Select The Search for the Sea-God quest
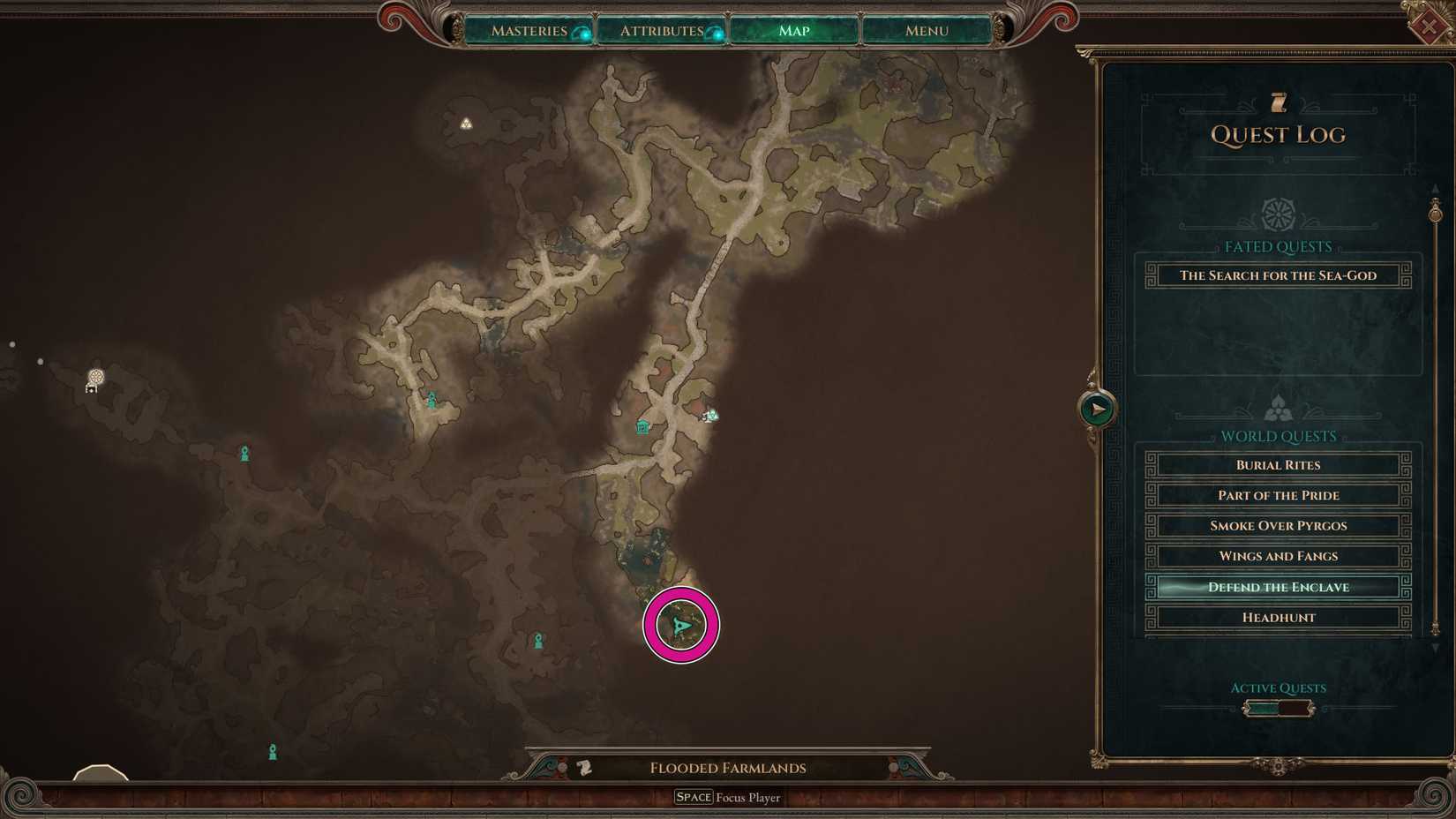This screenshot has height=819, width=1456. pyautogui.click(x=1277, y=275)
